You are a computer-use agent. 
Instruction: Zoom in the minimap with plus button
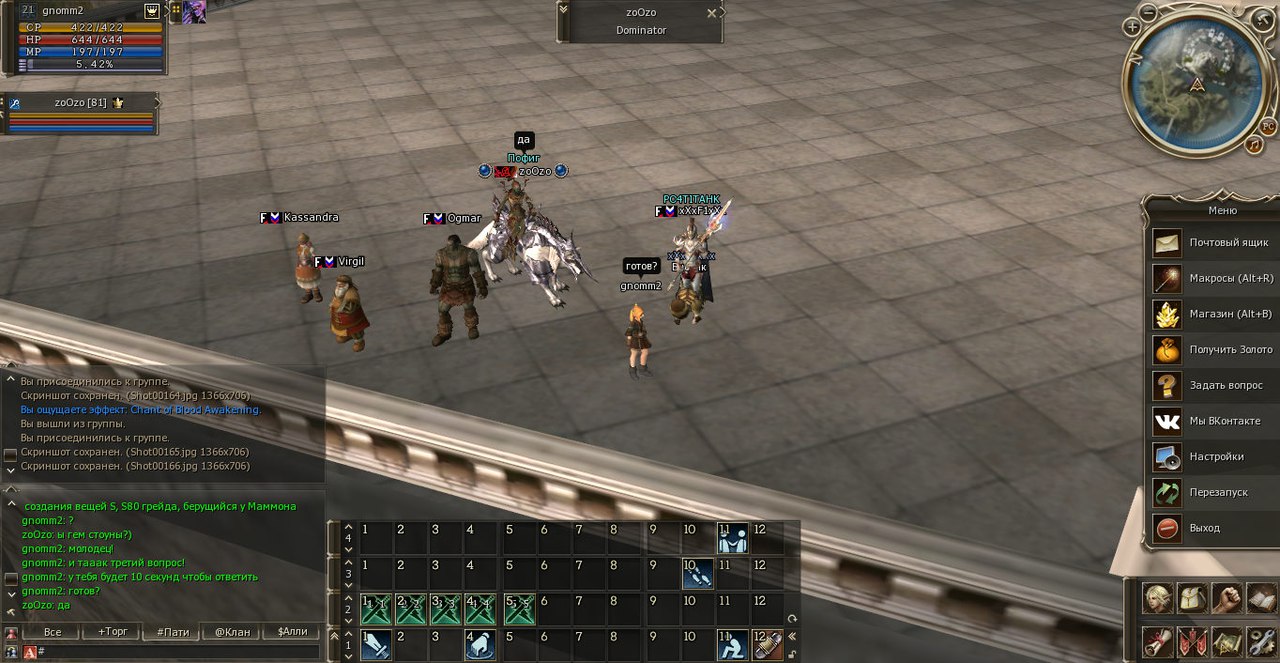[1132, 27]
